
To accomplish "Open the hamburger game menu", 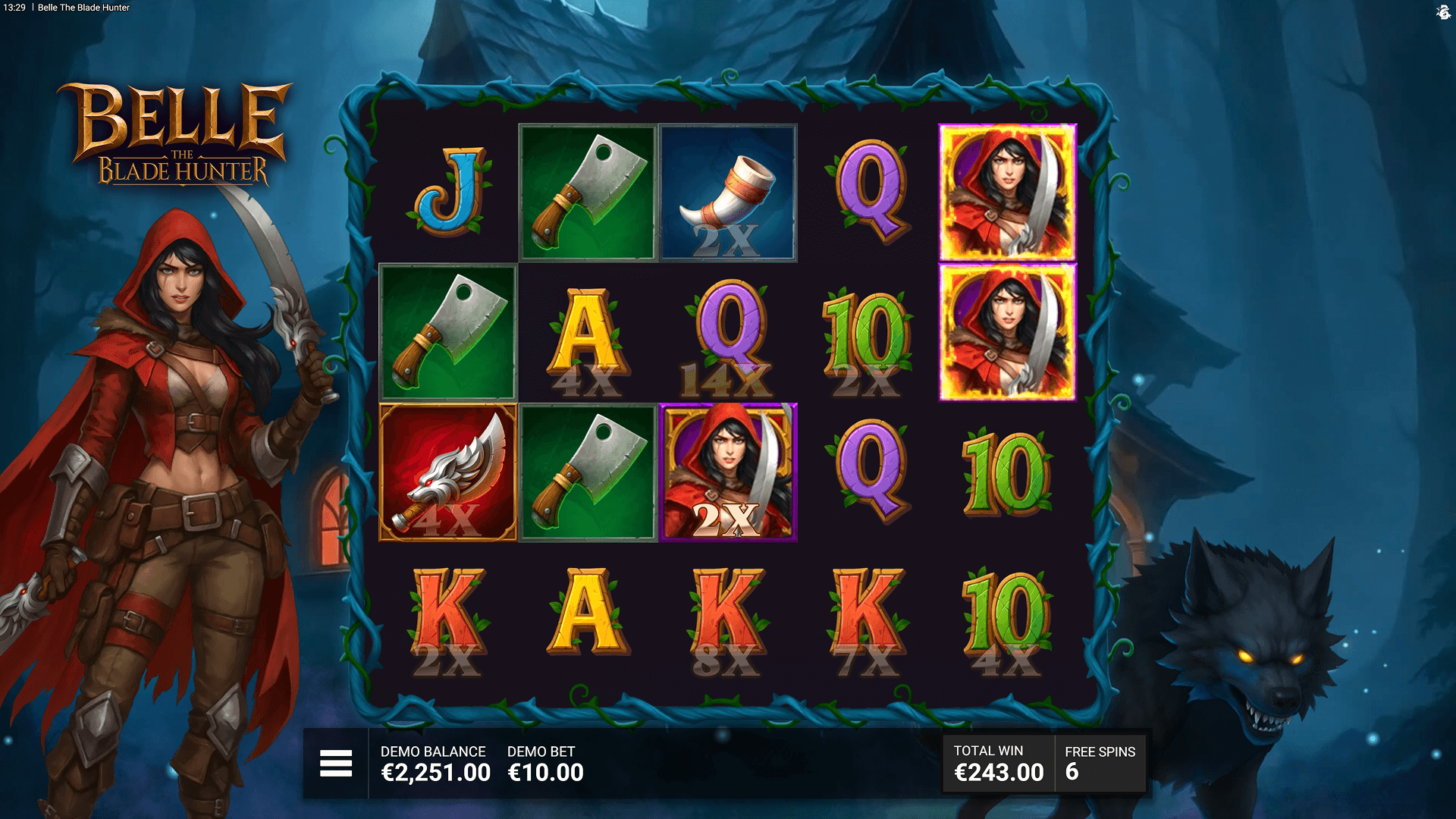I will 336,763.
